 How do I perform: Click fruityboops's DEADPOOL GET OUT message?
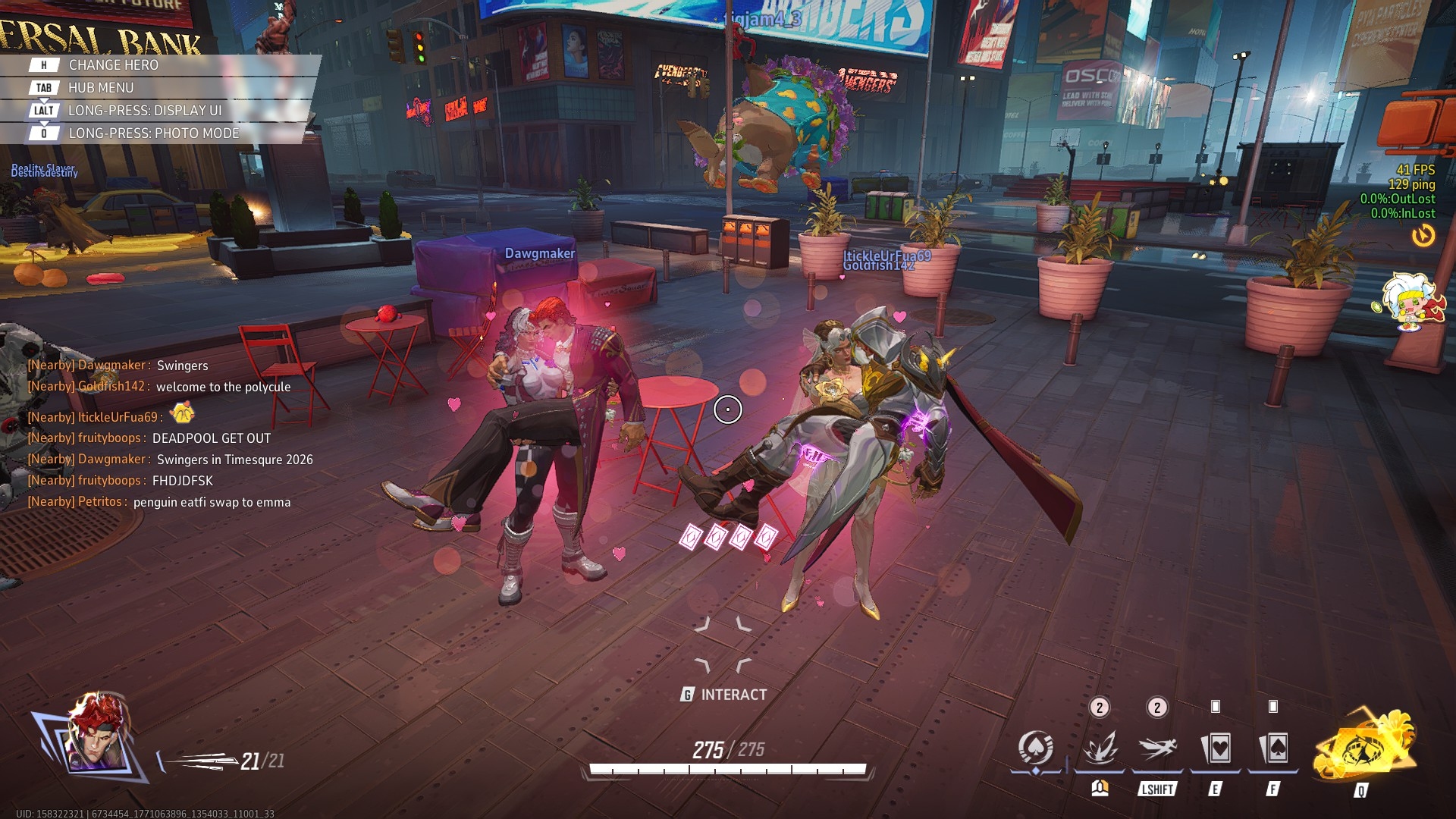tap(149, 438)
